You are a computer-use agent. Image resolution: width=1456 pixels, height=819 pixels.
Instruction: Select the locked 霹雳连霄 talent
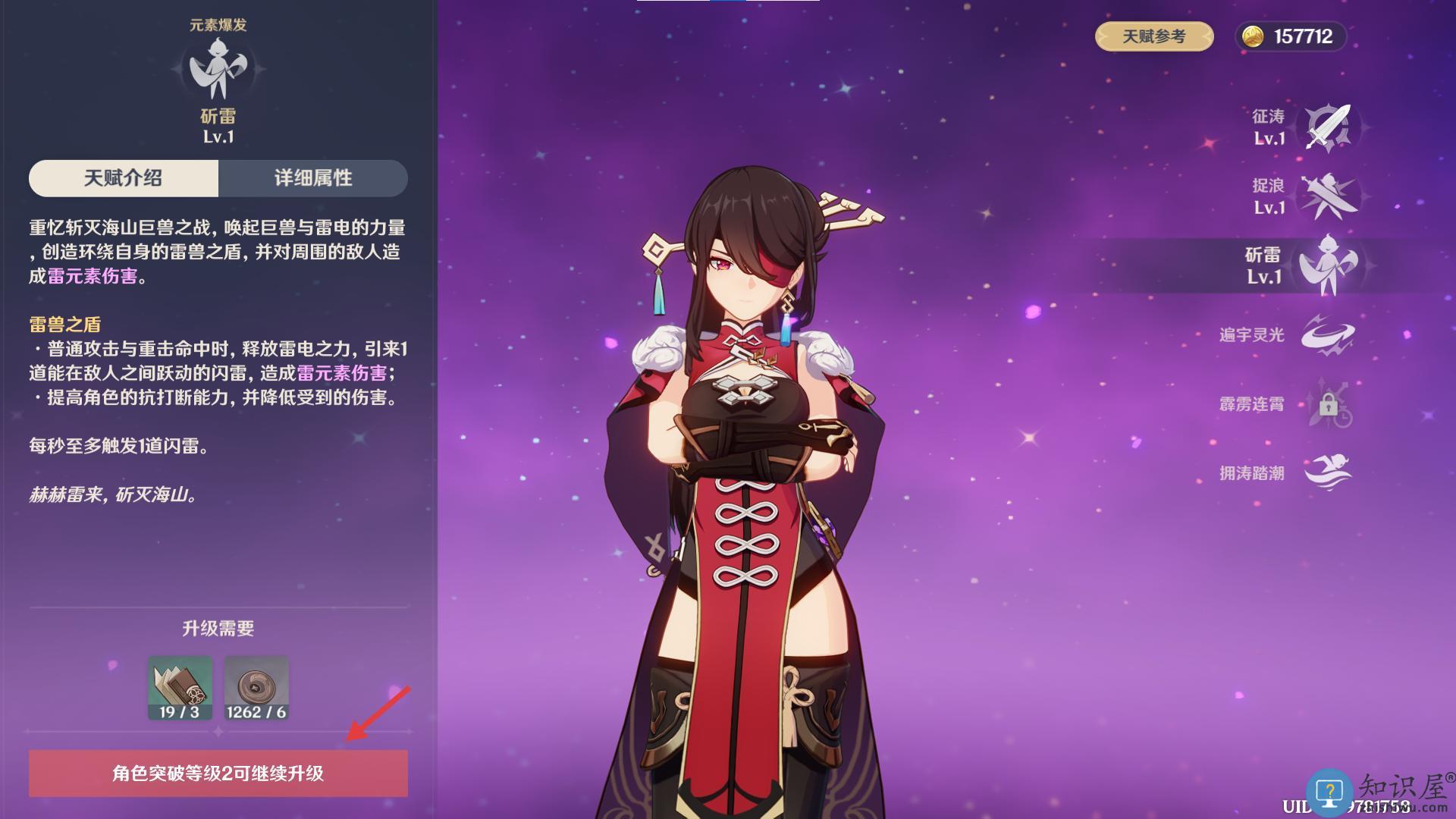click(x=1329, y=404)
